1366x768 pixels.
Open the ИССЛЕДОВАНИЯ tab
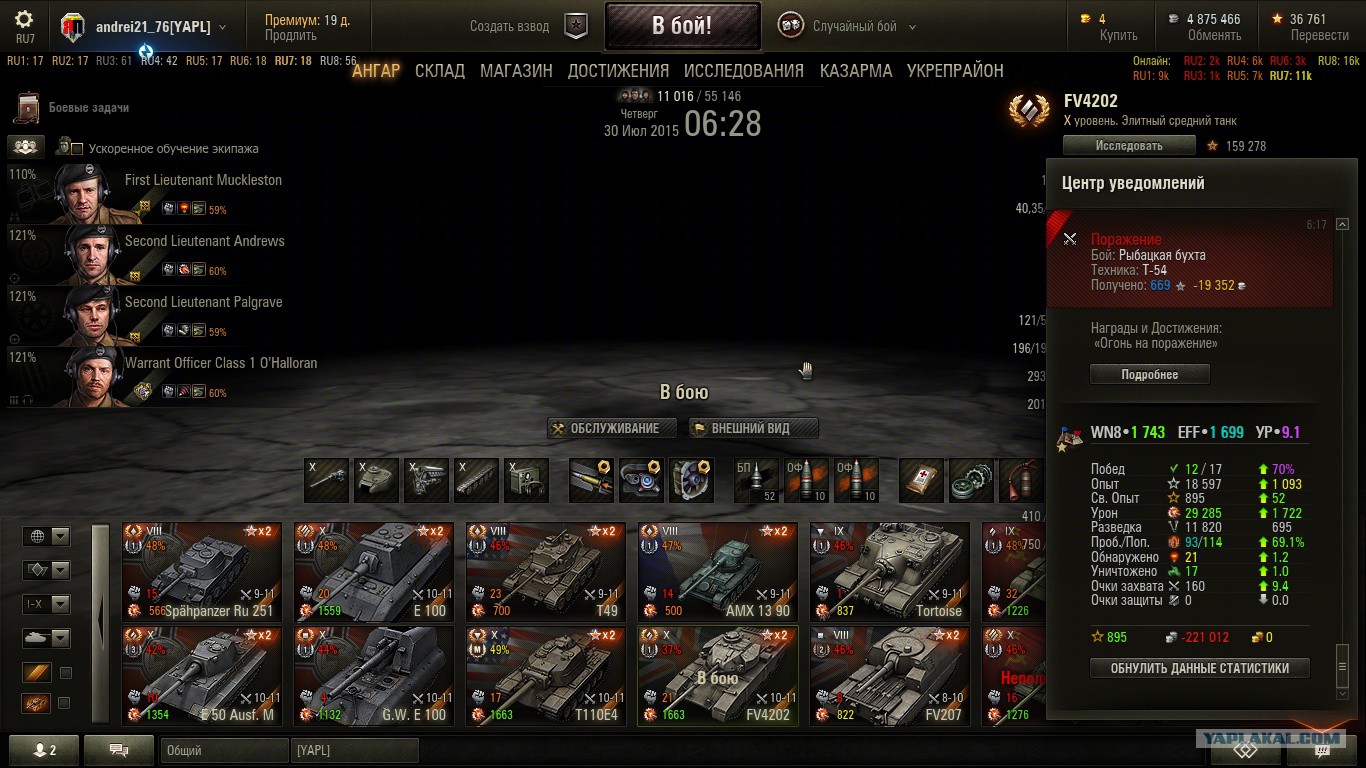point(743,71)
